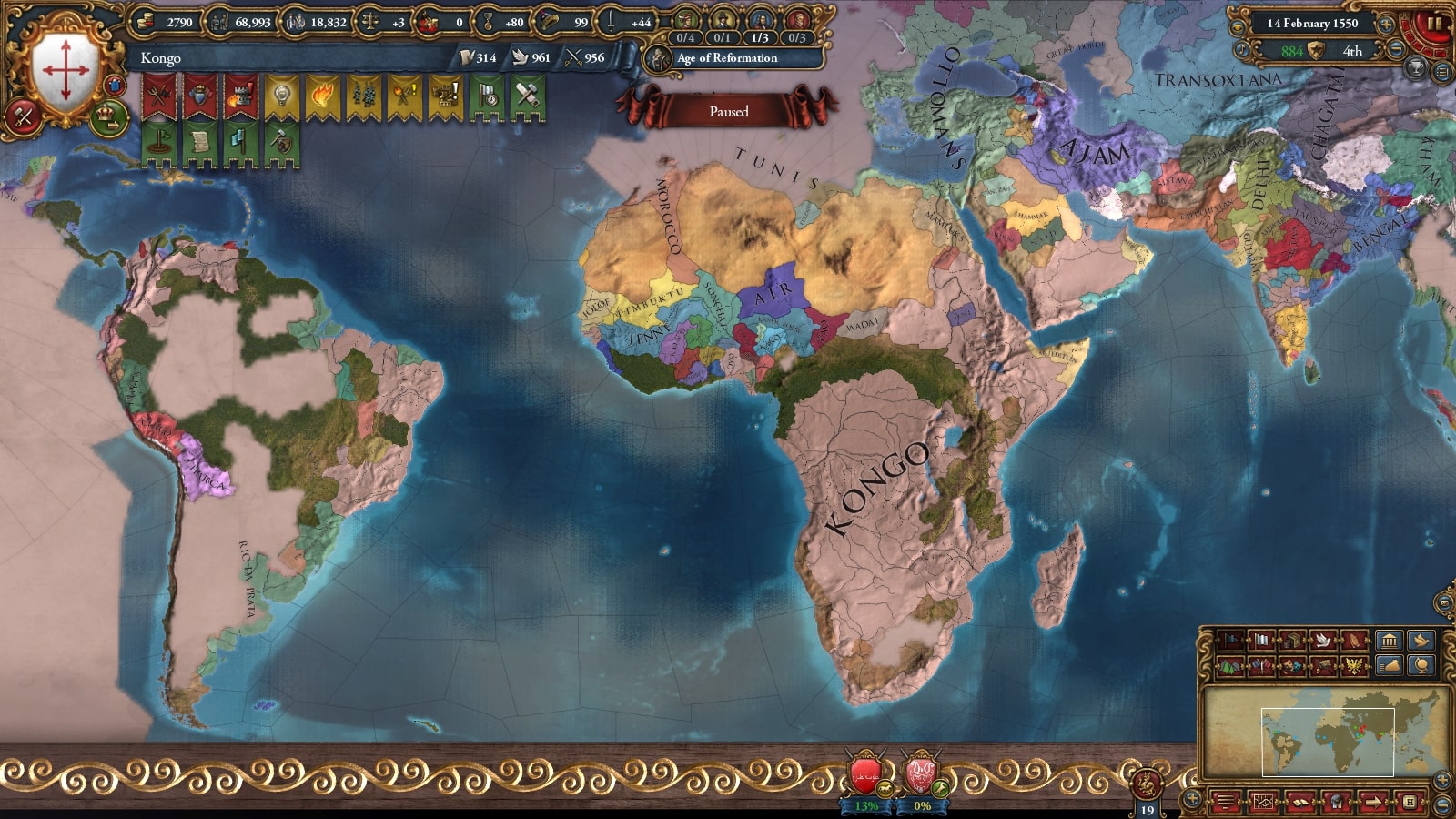The width and height of the screenshot is (1456, 819).
Task: Increase game speed with the plus button
Action: point(1386,25)
